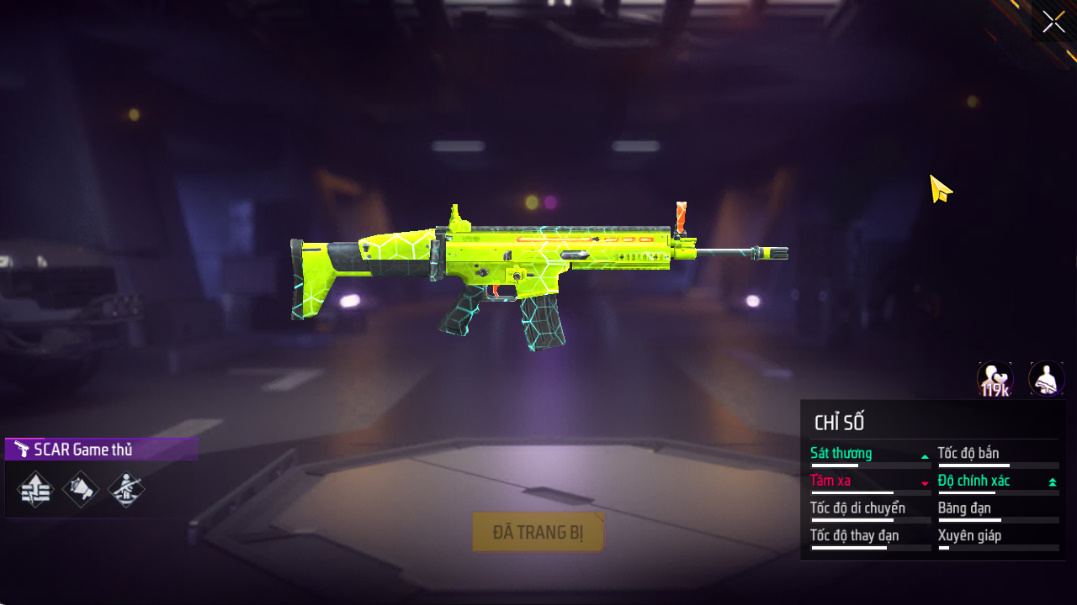Inspect the upward arrow damage attribute icon
Viewport: 1077px width, 605px height.
point(35,490)
